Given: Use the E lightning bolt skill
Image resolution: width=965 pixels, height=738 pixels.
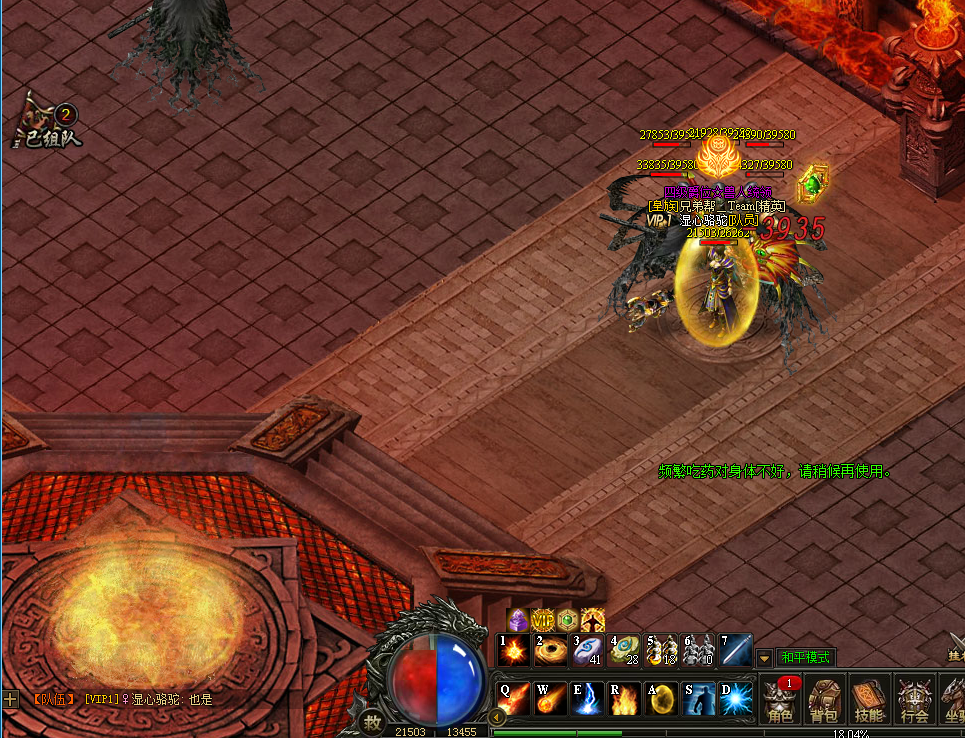Looking at the screenshot, I should pyautogui.click(x=587, y=698).
